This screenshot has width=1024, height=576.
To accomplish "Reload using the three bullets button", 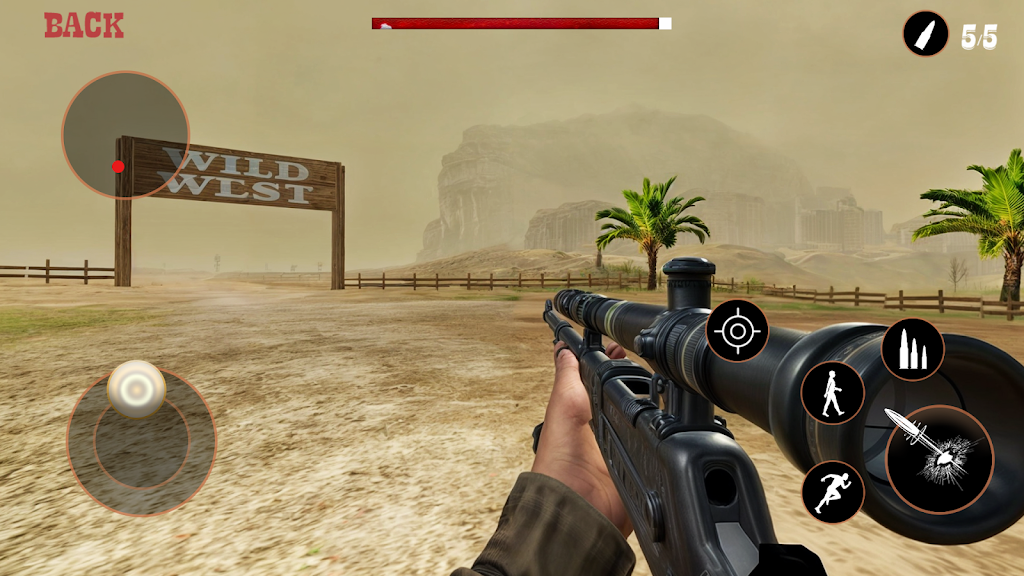I will (912, 350).
